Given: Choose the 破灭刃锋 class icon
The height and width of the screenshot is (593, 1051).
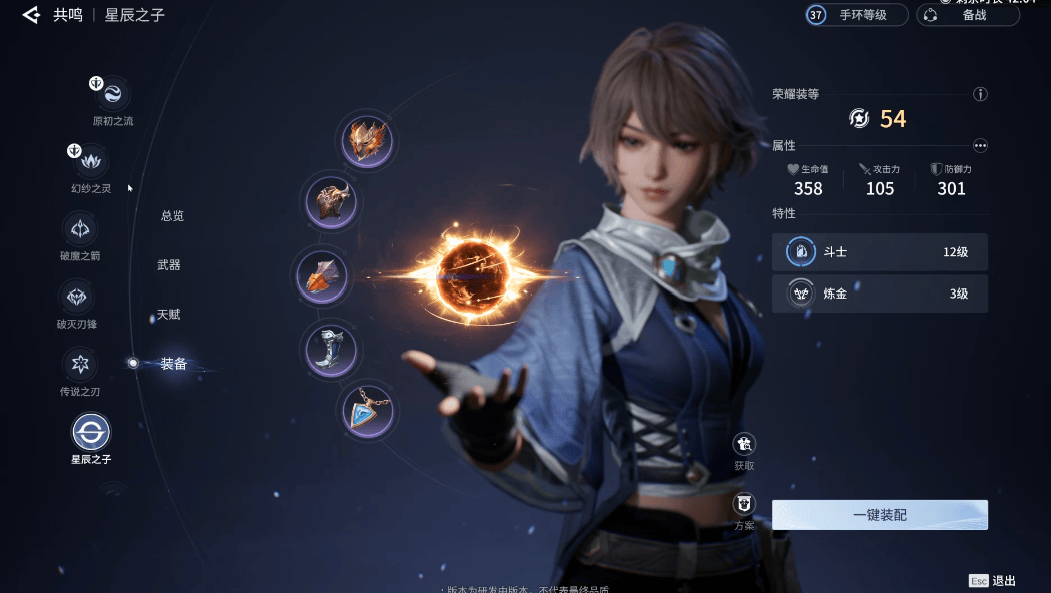Looking at the screenshot, I should click(x=77, y=297).
